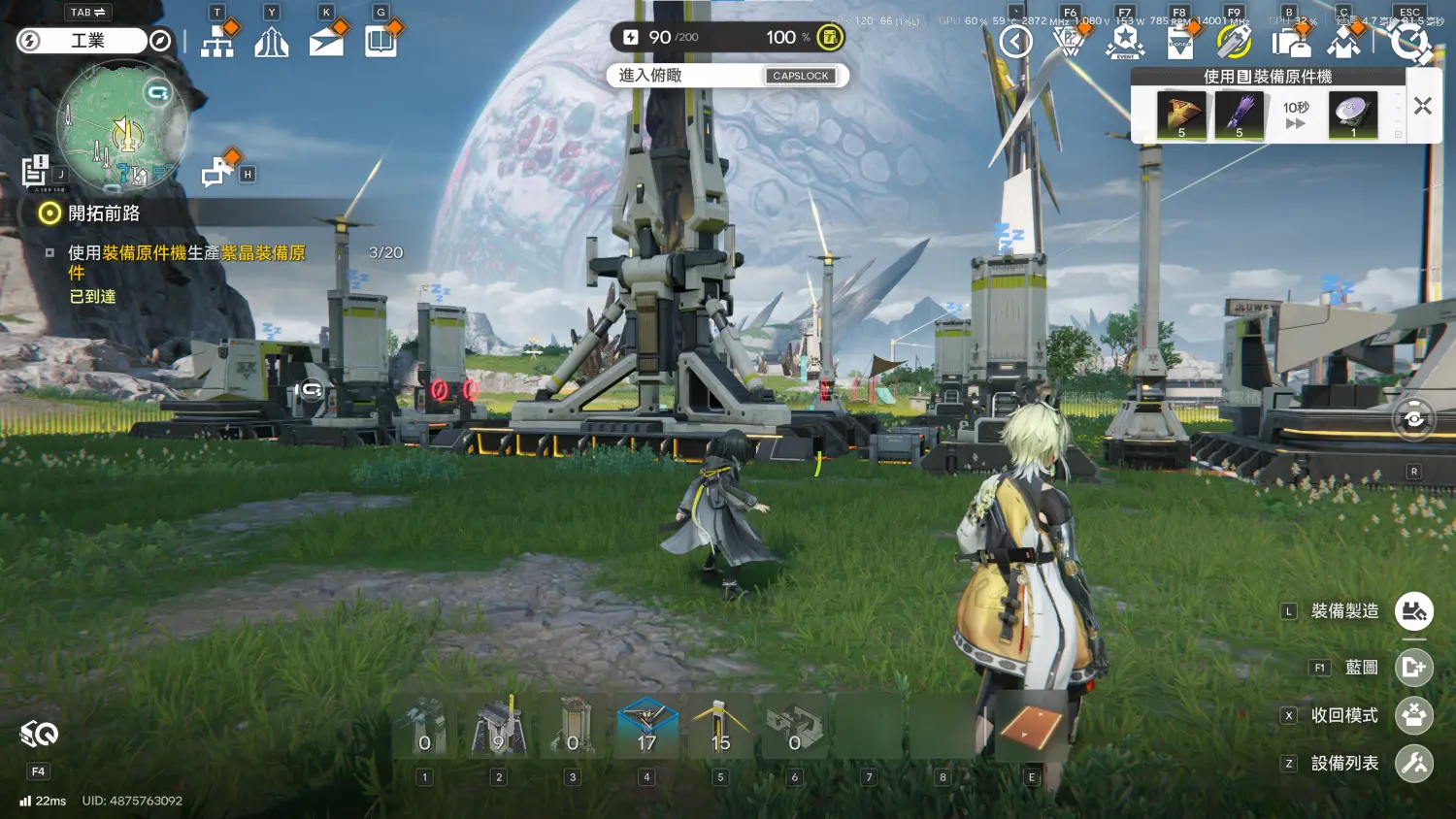Open the tech tree flowchart icon
Viewport: 1456px width, 819px height.
click(217, 42)
